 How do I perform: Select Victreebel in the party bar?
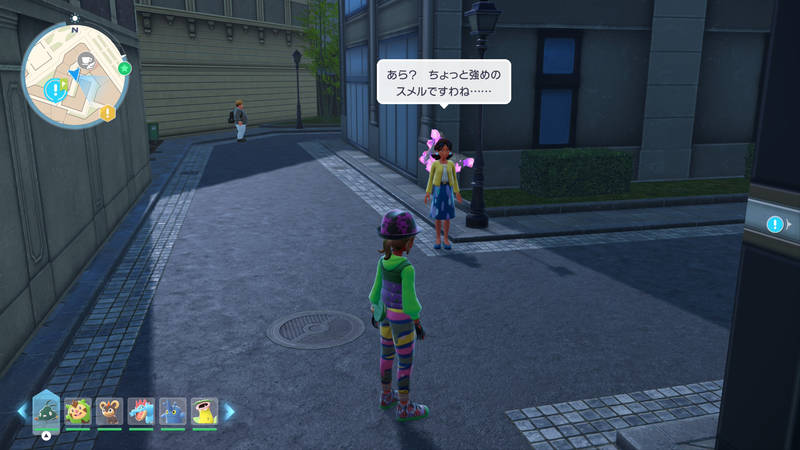[x=204, y=411]
